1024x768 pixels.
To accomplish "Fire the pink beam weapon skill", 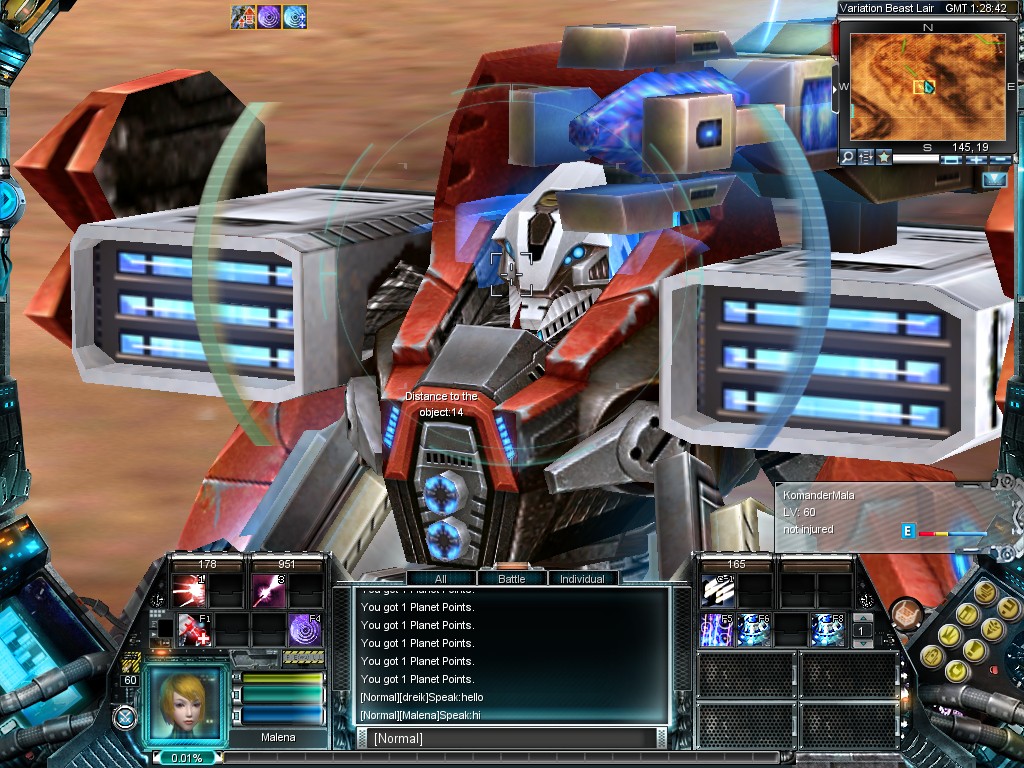I will coord(268,591).
